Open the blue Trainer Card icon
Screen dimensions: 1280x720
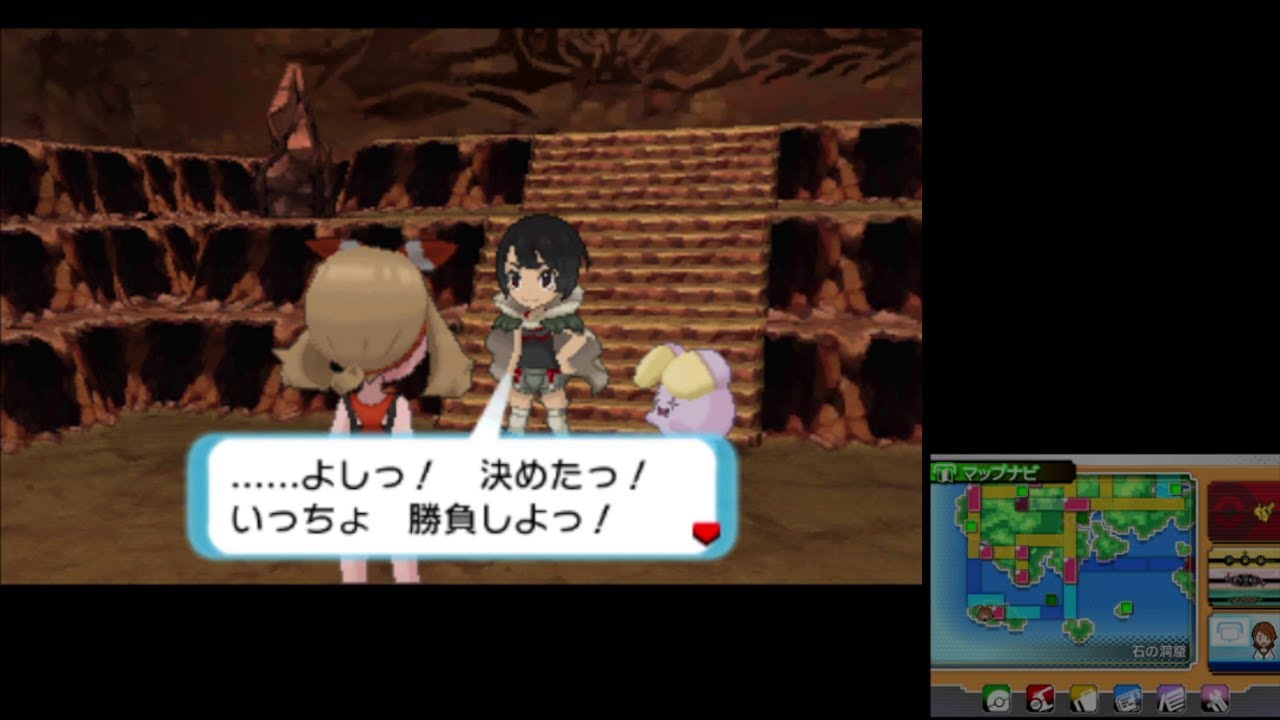click(x=1128, y=698)
